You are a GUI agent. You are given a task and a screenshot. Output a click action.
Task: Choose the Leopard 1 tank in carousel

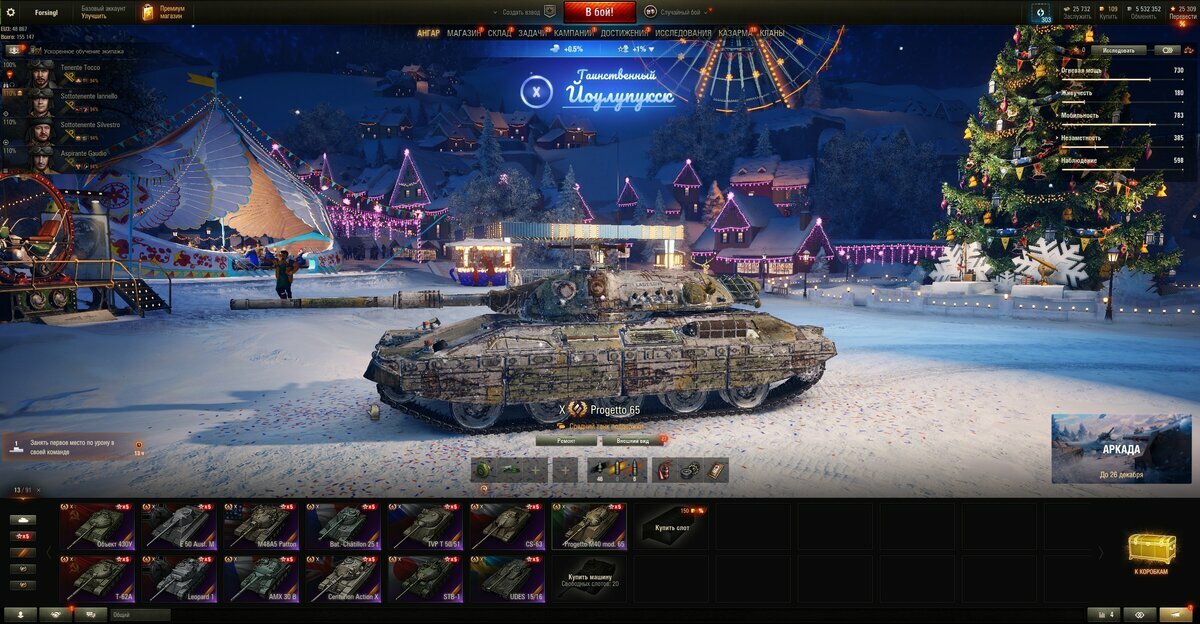coord(179,579)
